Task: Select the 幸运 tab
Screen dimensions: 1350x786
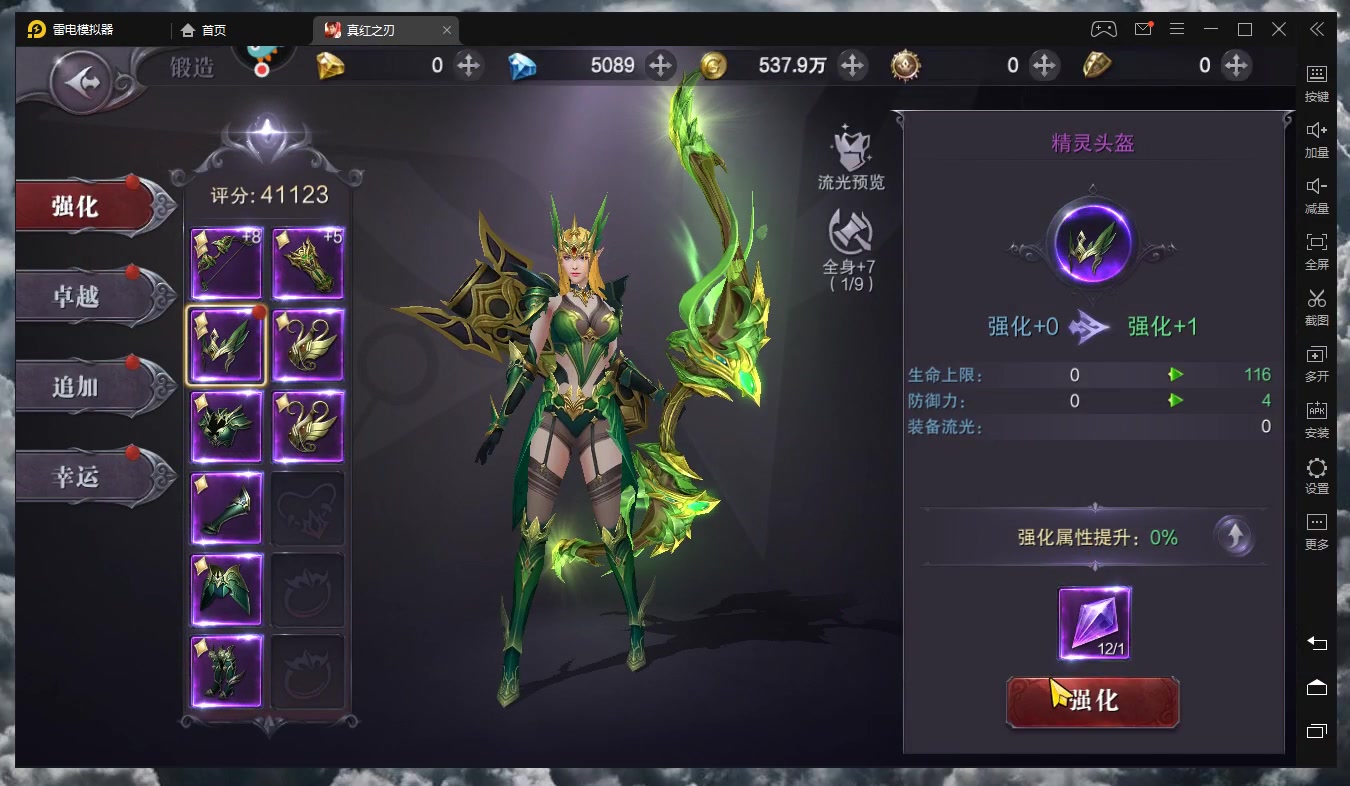Action: [x=75, y=477]
